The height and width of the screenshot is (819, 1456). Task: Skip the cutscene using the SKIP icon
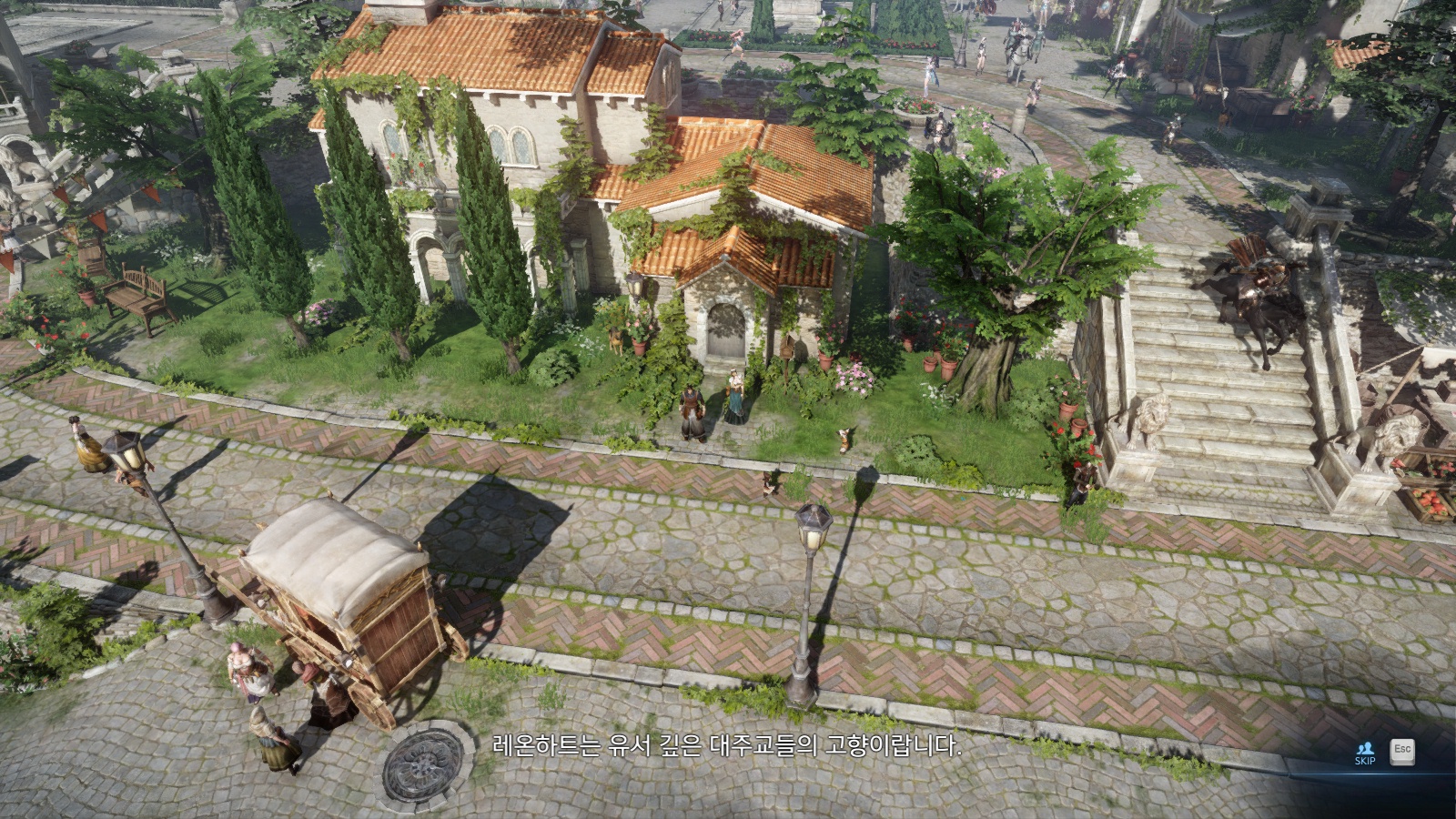coord(1364,753)
